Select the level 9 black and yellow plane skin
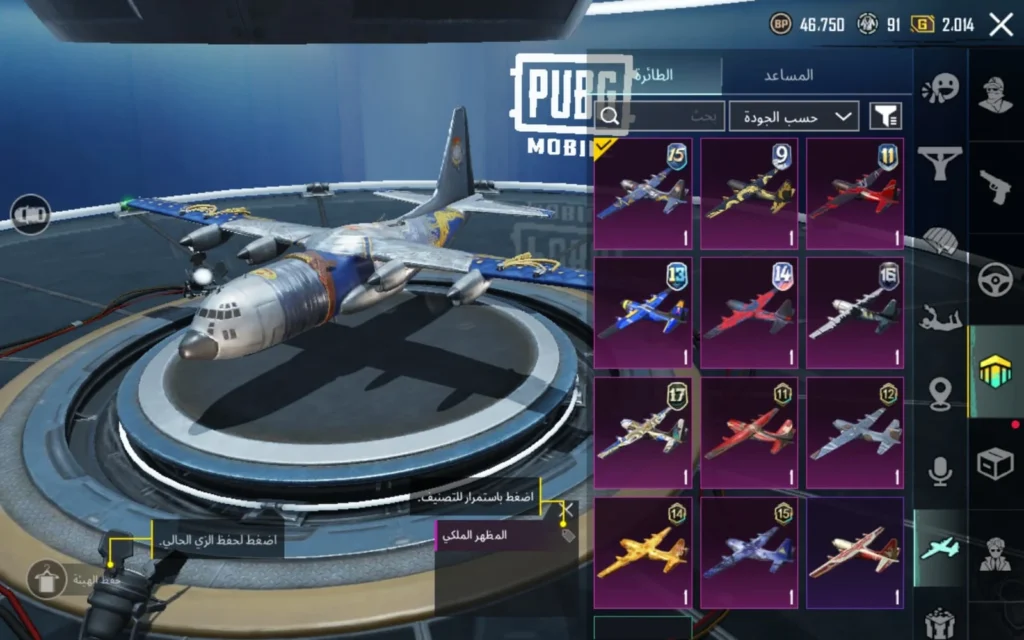 pyautogui.click(x=749, y=194)
